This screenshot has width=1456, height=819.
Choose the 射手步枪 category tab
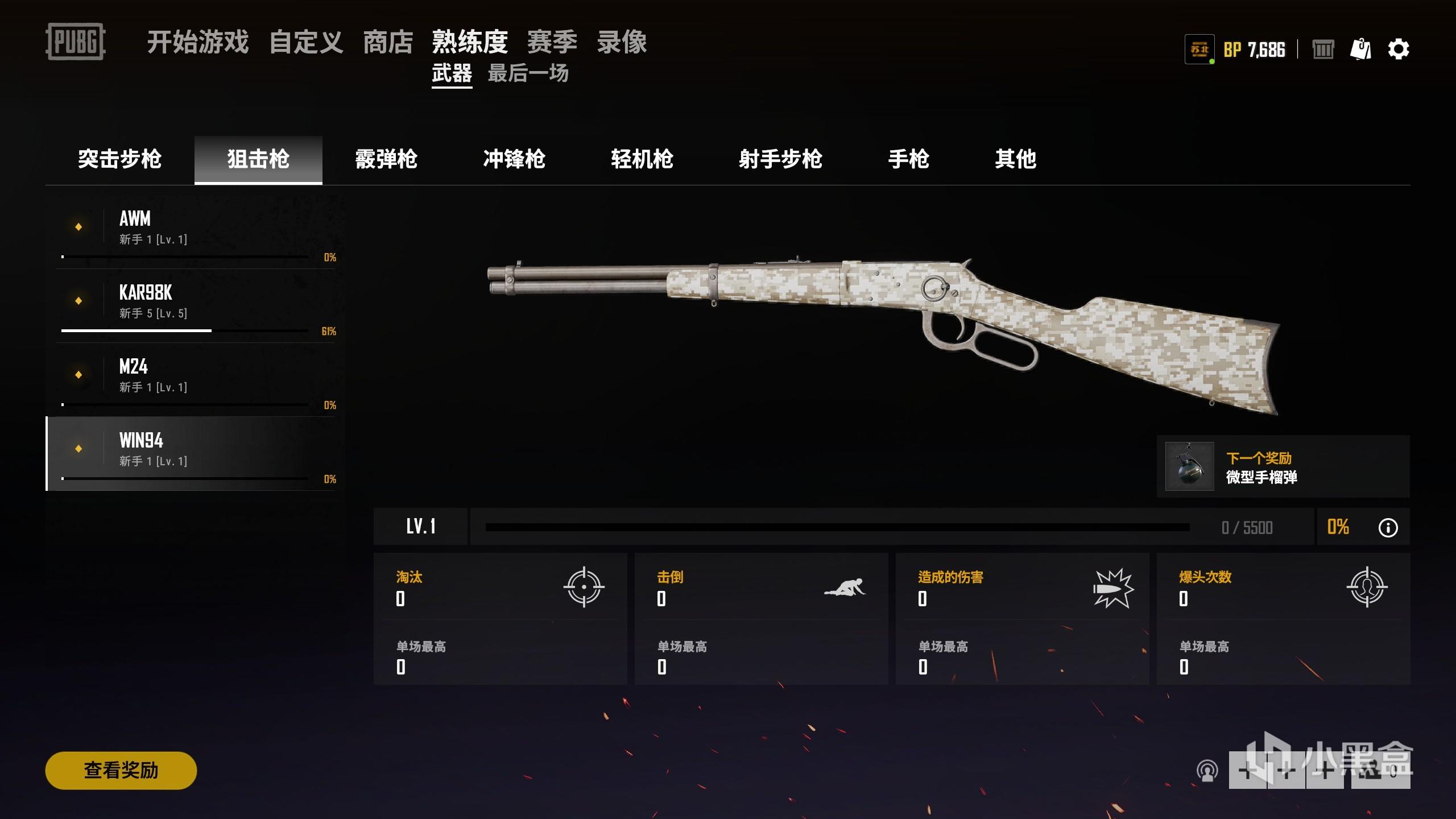(x=780, y=159)
